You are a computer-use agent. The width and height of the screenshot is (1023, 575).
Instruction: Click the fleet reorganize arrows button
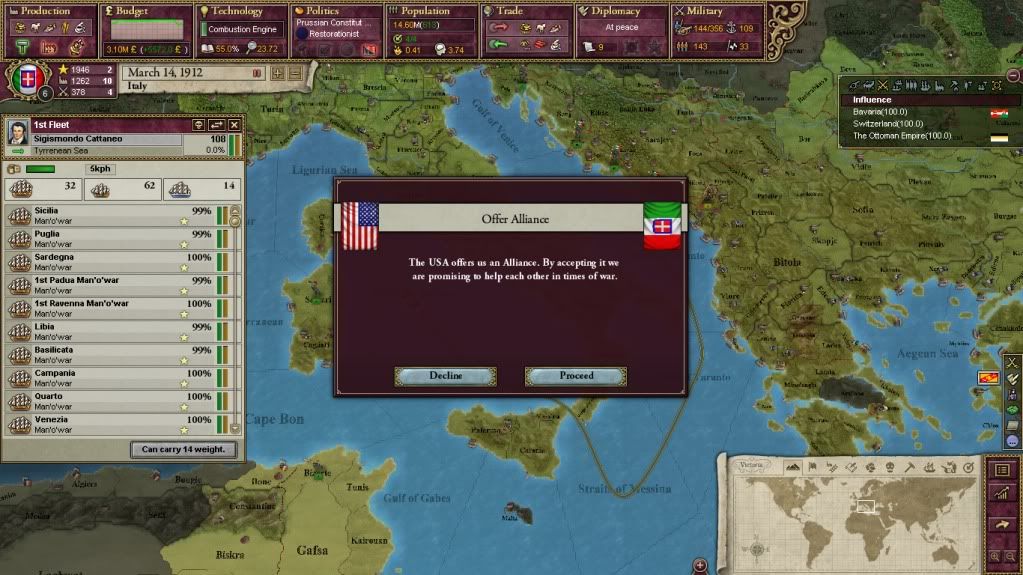click(x=216, y=124)
